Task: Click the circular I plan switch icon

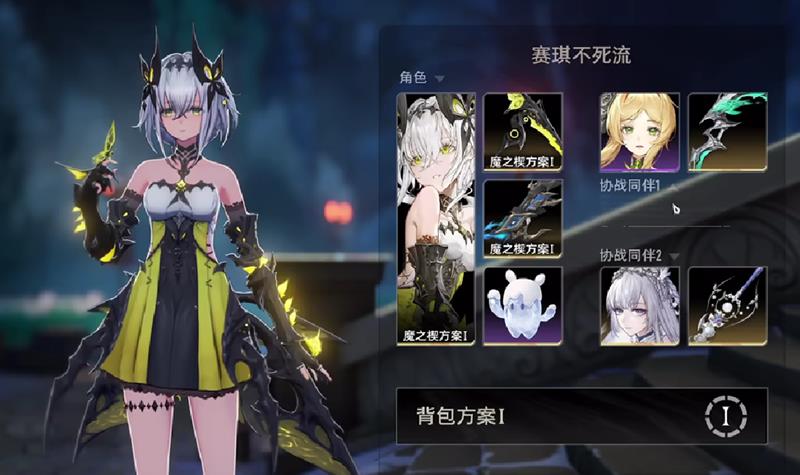Action: pyautogui.click(x=727, y=416)
